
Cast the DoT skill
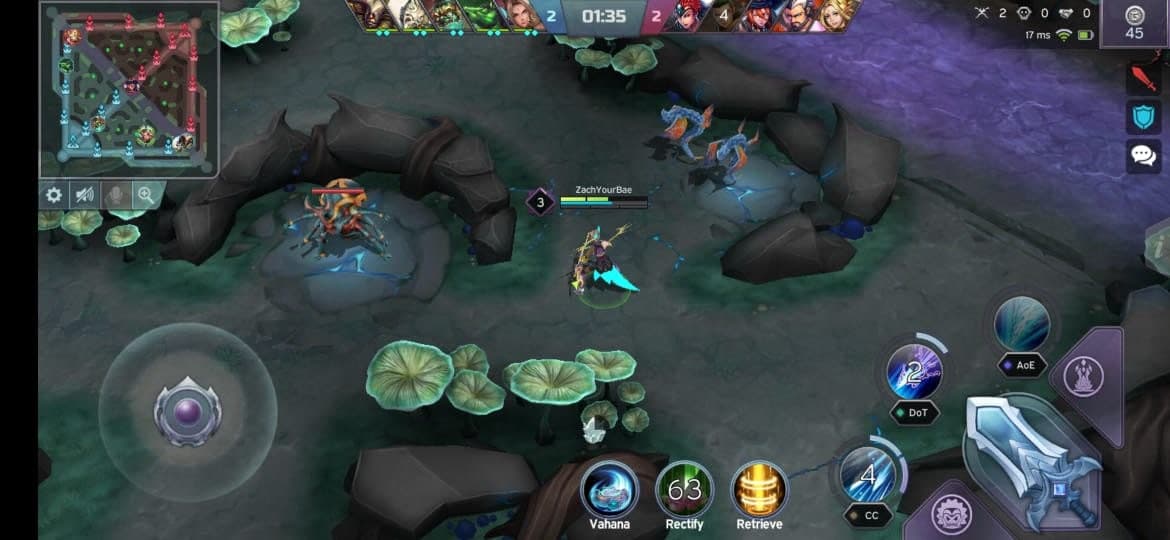click(914, 372)
